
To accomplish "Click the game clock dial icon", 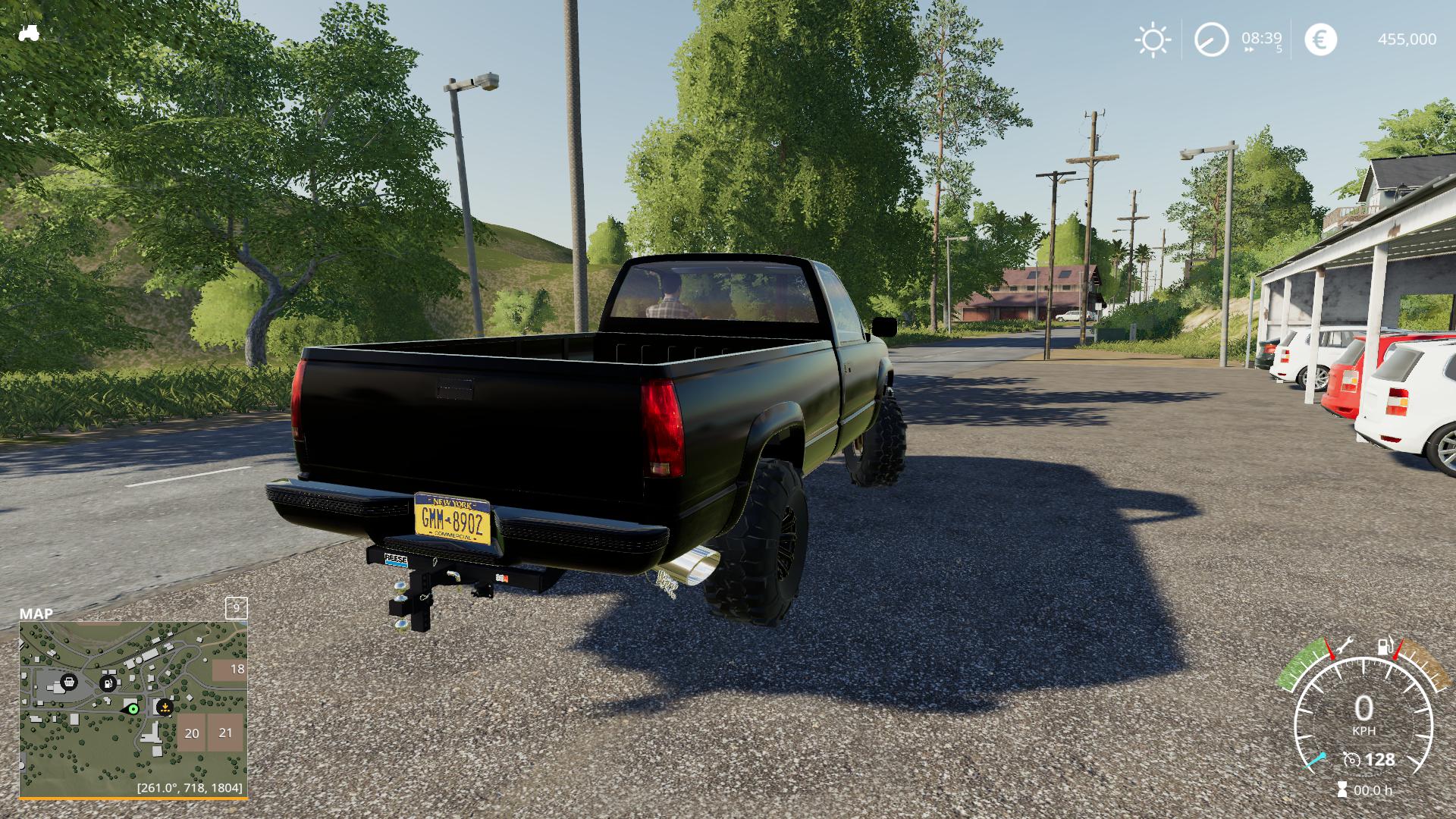I will point(1211,39).
